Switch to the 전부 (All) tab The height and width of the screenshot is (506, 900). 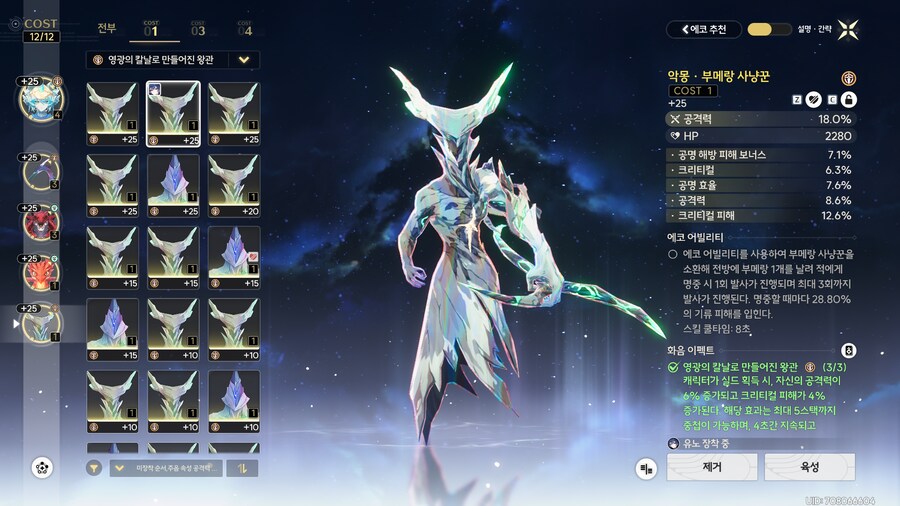pyautogui.click(x=107, y=28)
